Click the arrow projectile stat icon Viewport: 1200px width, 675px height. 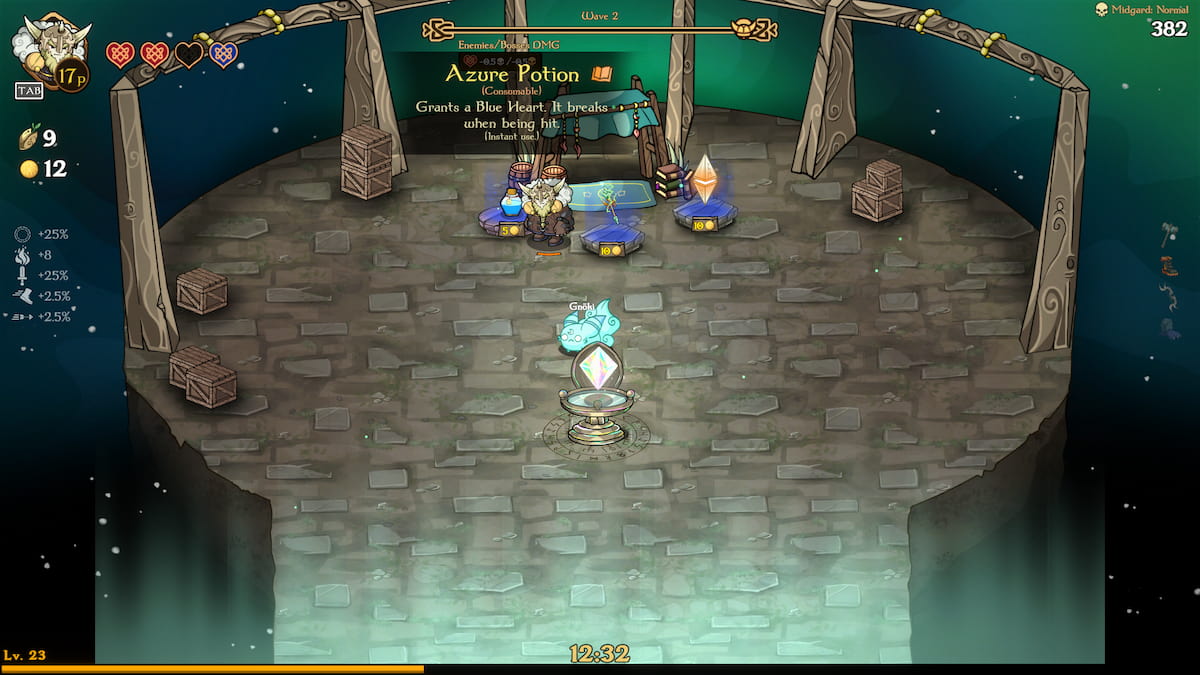pos(23,317)
